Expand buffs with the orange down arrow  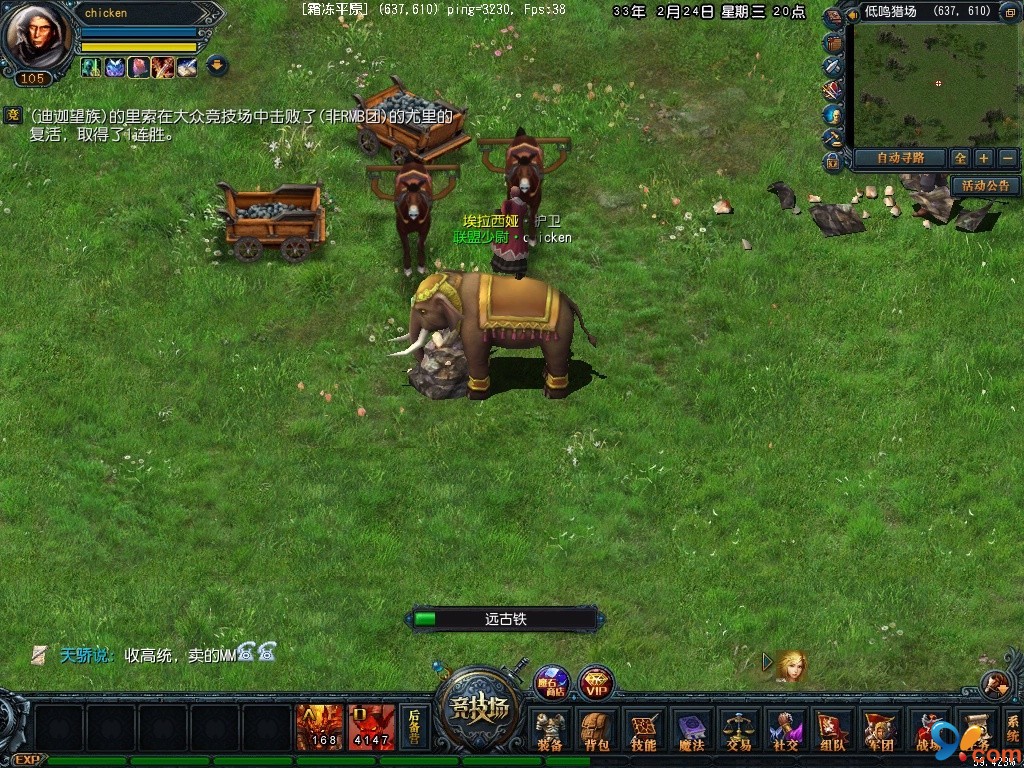tap(217, 67)
